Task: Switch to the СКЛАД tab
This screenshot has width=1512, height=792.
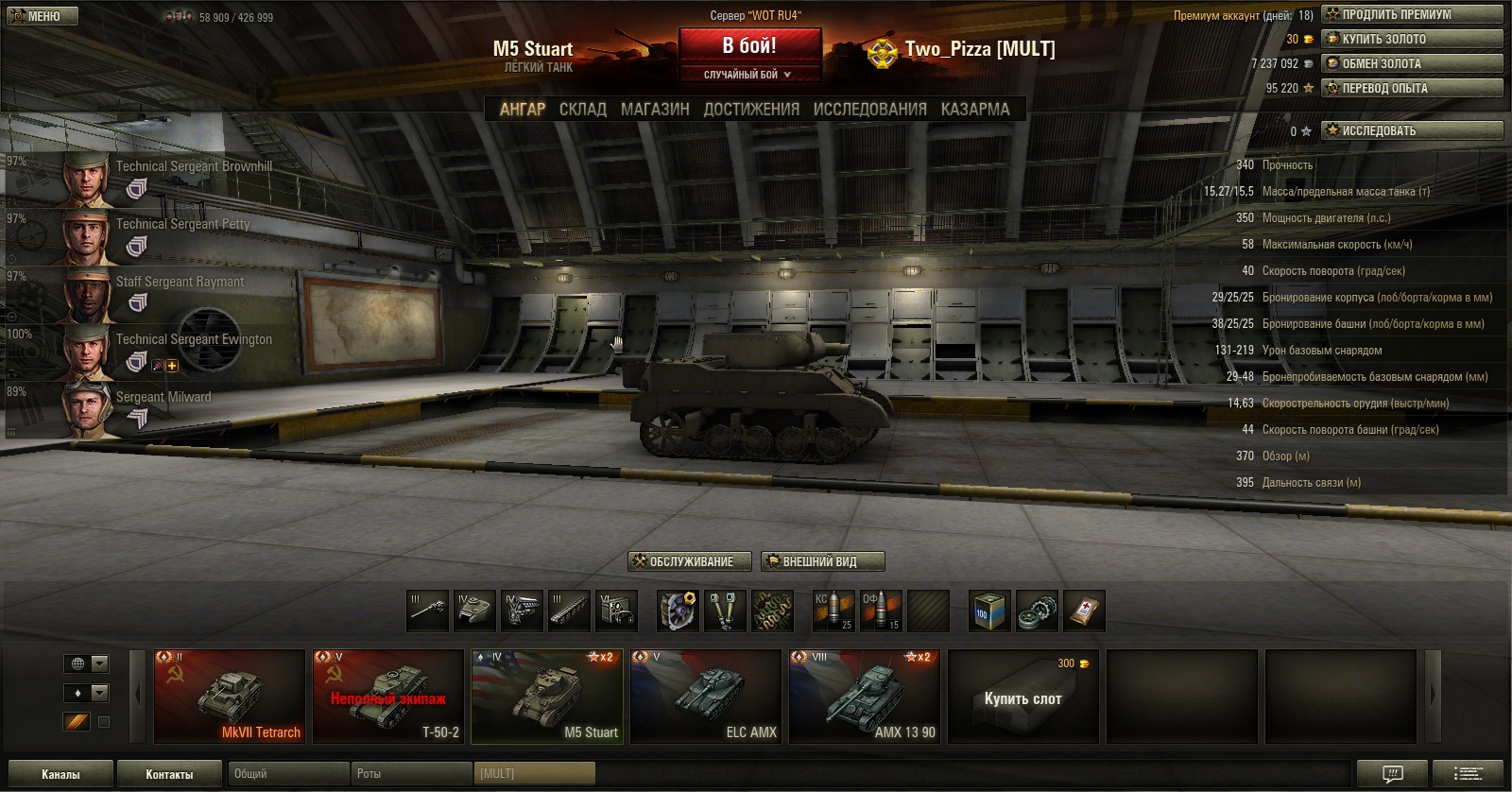Action: [582, 110]
